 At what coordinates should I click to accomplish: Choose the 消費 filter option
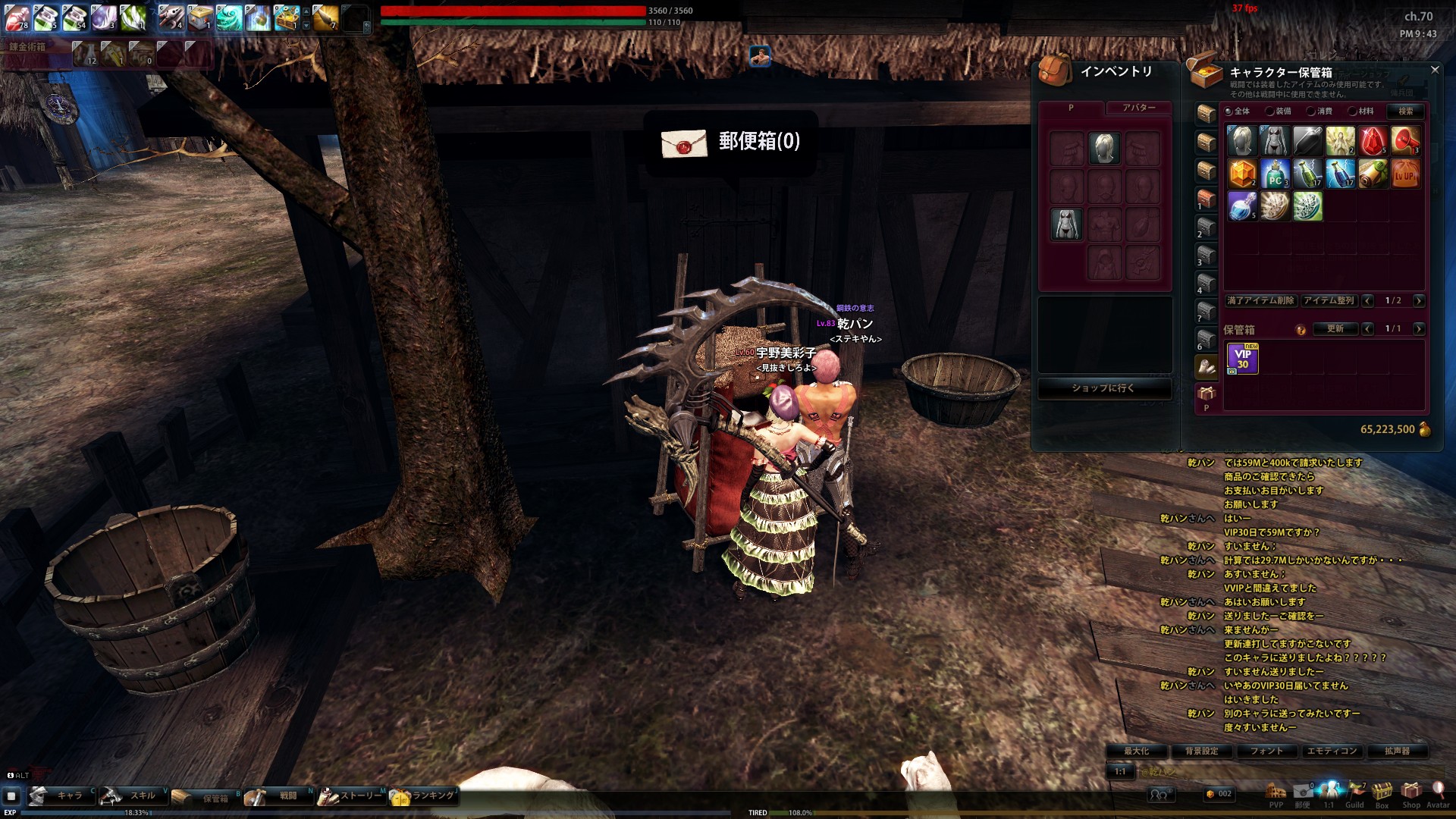(x=1311, y=111)
